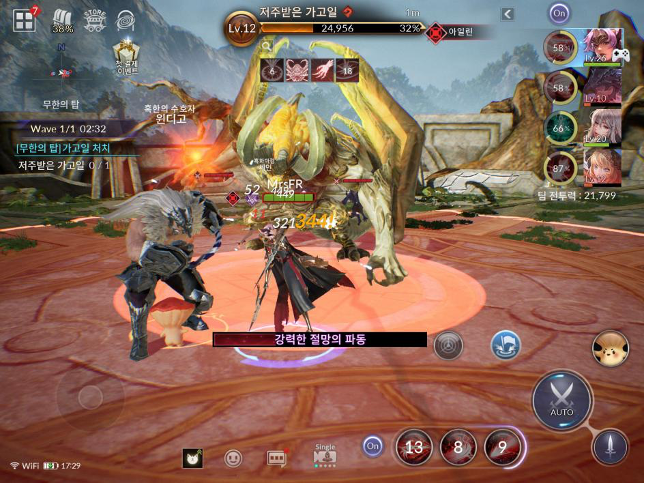Open the chat speech bubble icon
Screen dimensions: 645x483
point(277,458)
